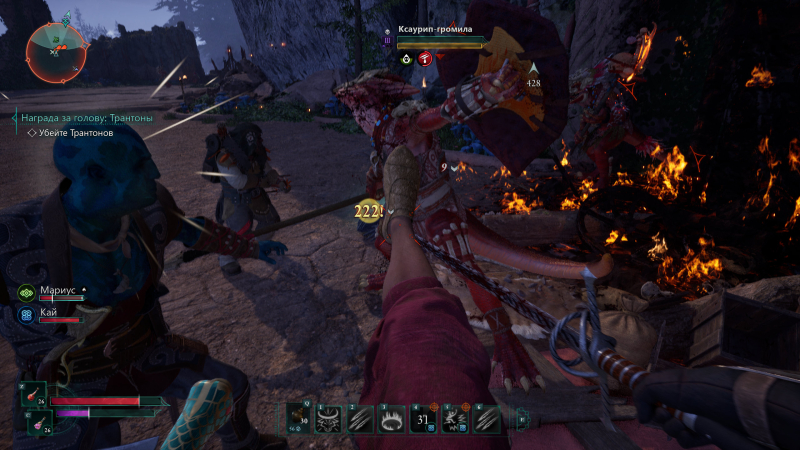Select the round throwable item slot showing 30
The width and height of the screenshot is (800, 450).
(x=296, y=421)
